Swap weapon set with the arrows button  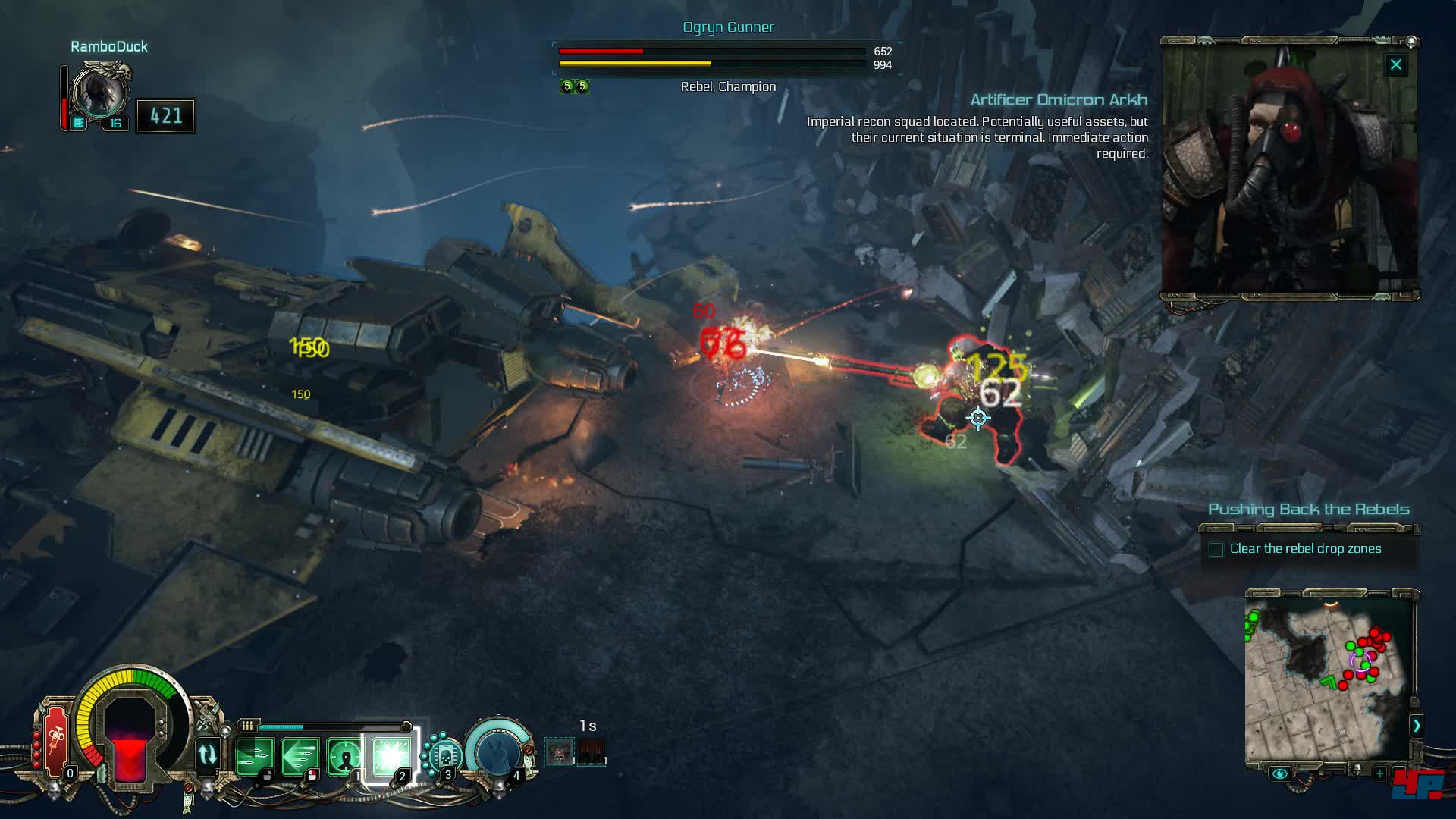[x=207, y=755]
